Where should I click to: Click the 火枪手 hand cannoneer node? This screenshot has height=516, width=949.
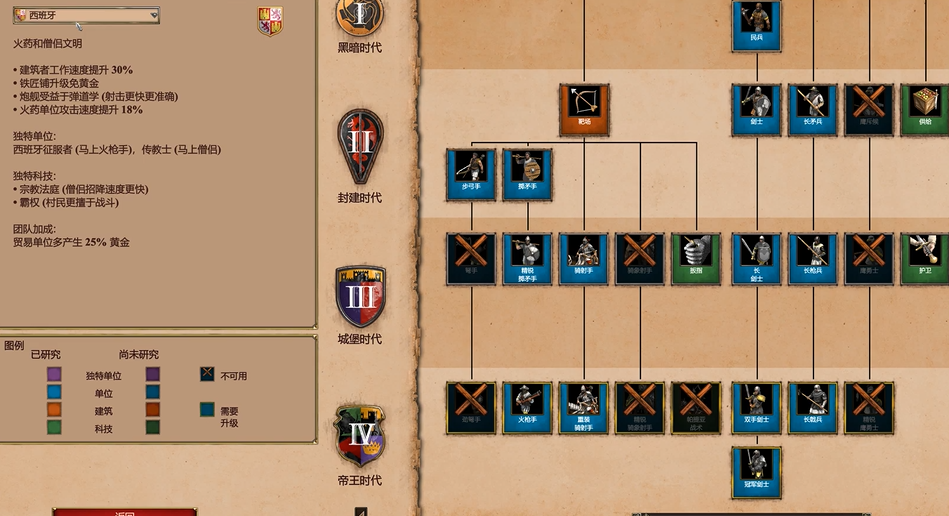[x=527, y=407]
